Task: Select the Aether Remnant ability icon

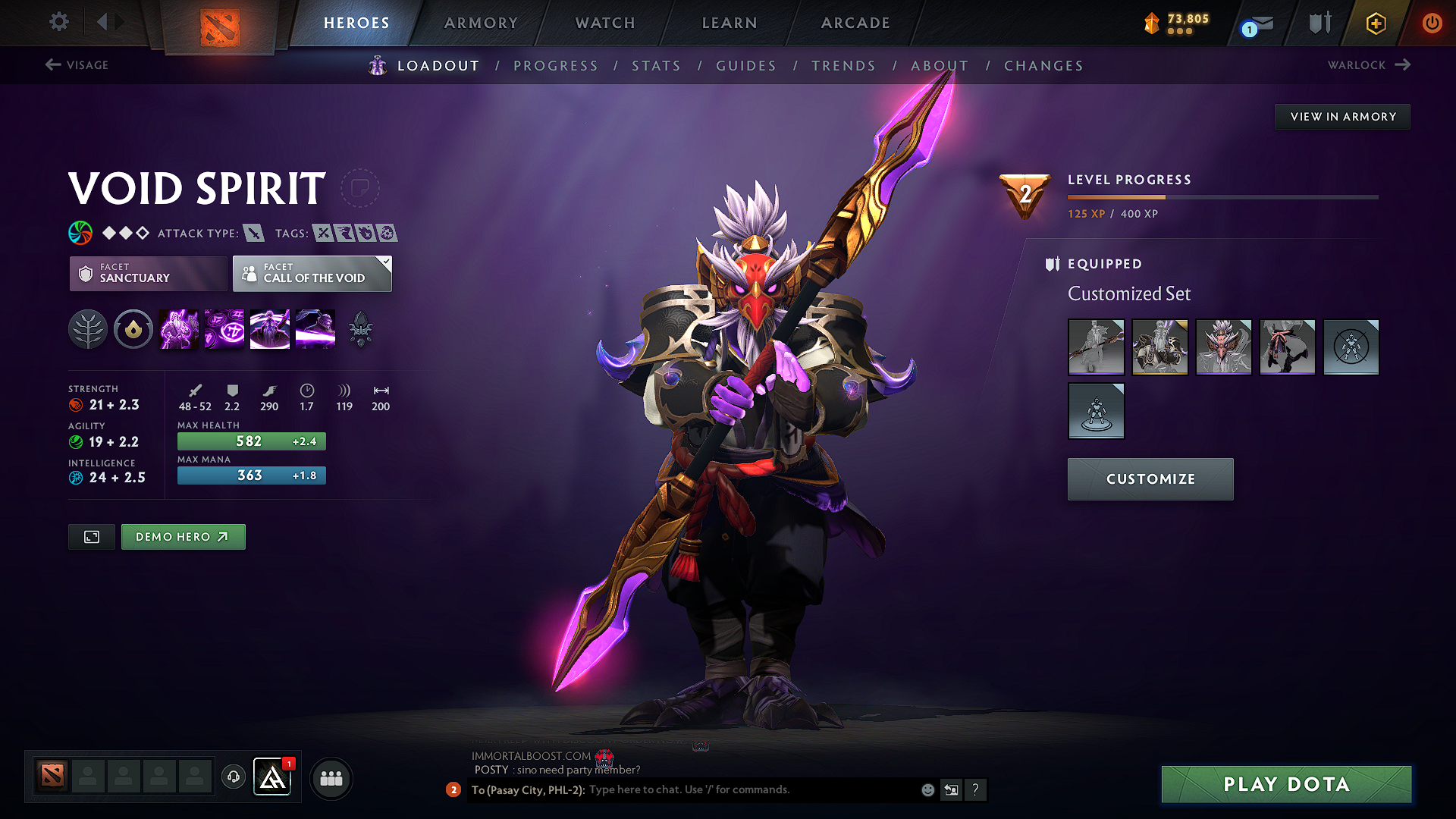Action: [x=178, y=329]
